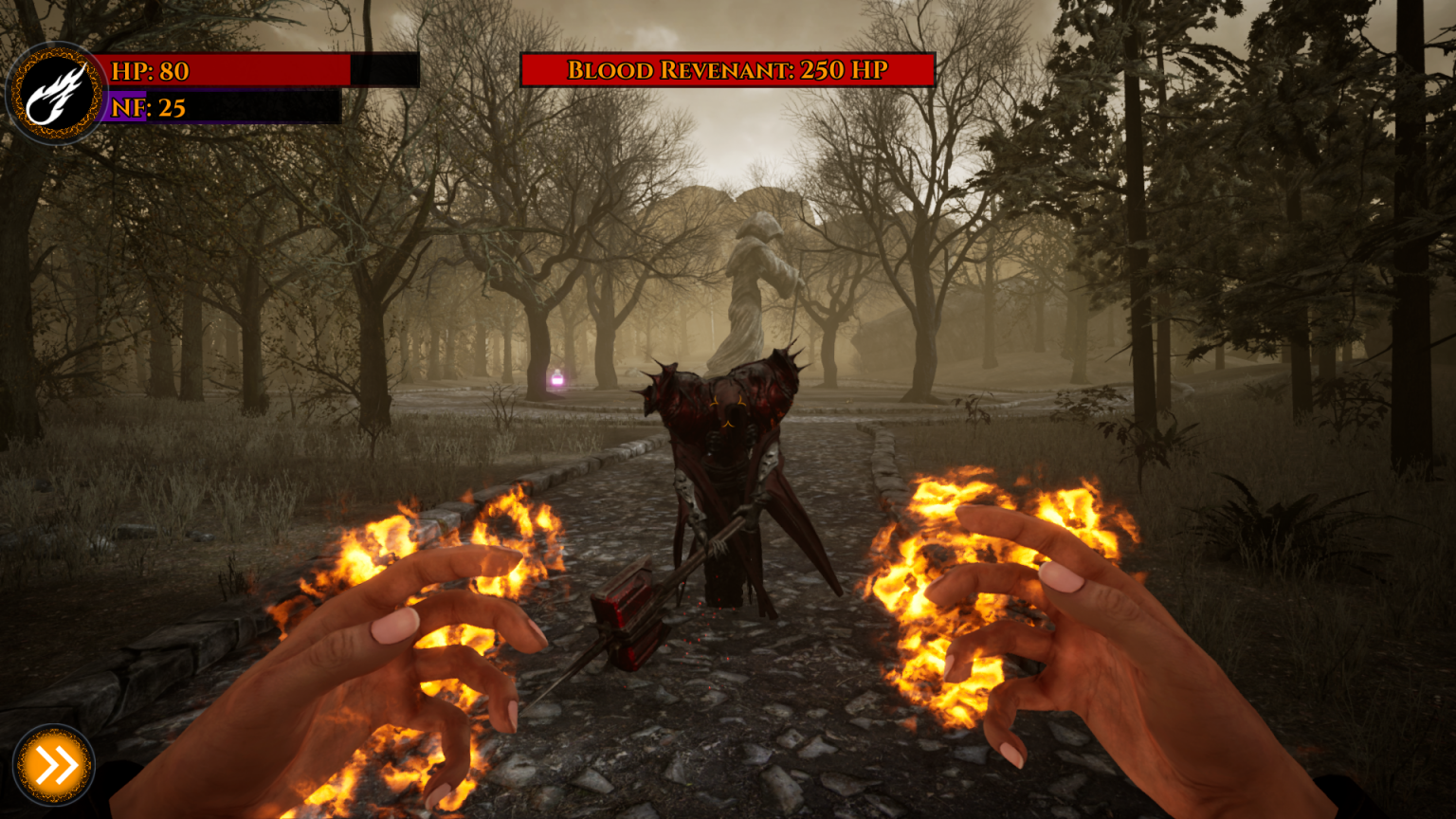Activate the orange double-arrow dash button
The width and height of the screenshot is (1456, 819).
[x=54, y=765]
